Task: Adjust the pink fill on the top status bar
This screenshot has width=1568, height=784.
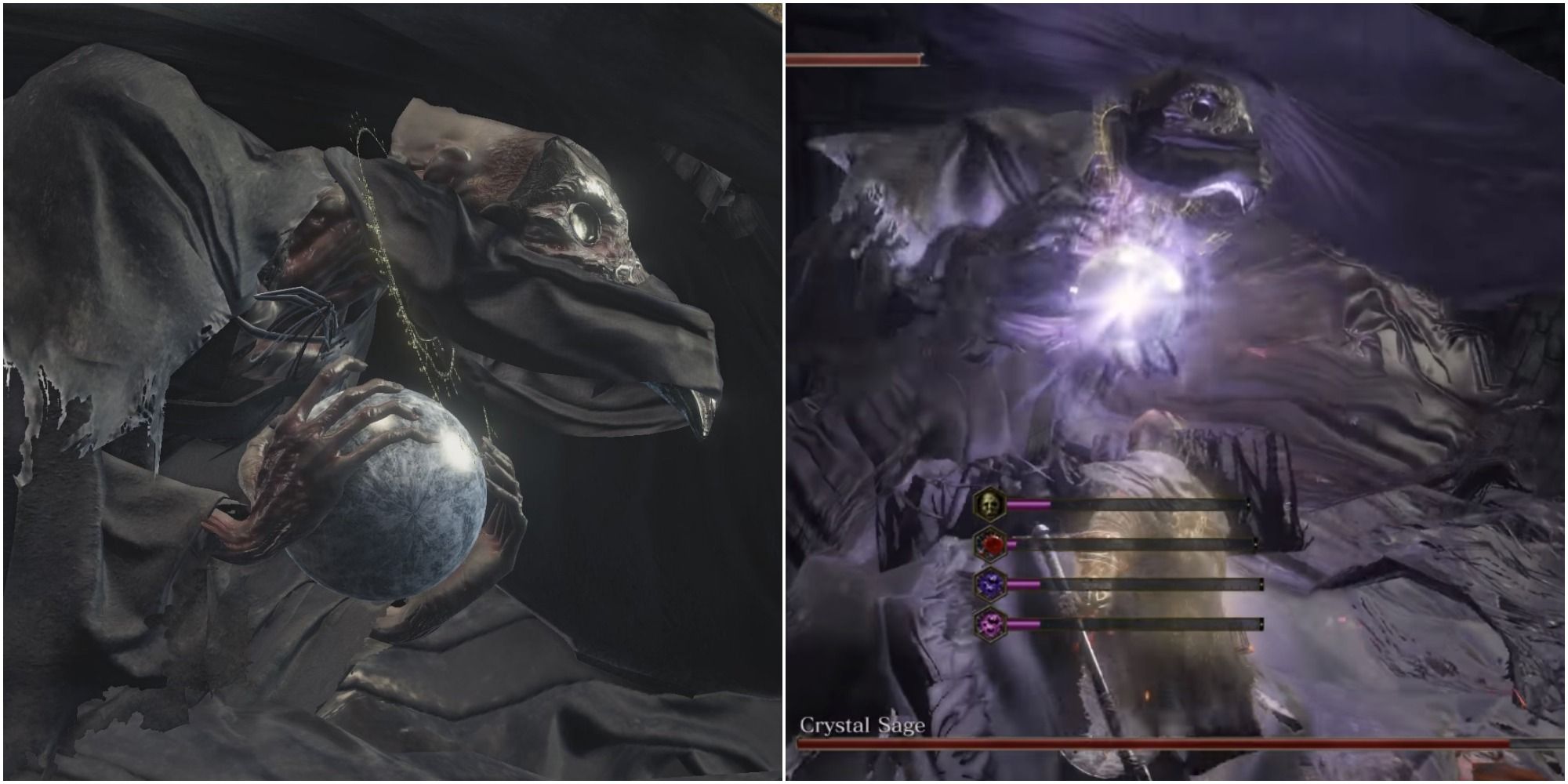Action: coord(1029,503)
